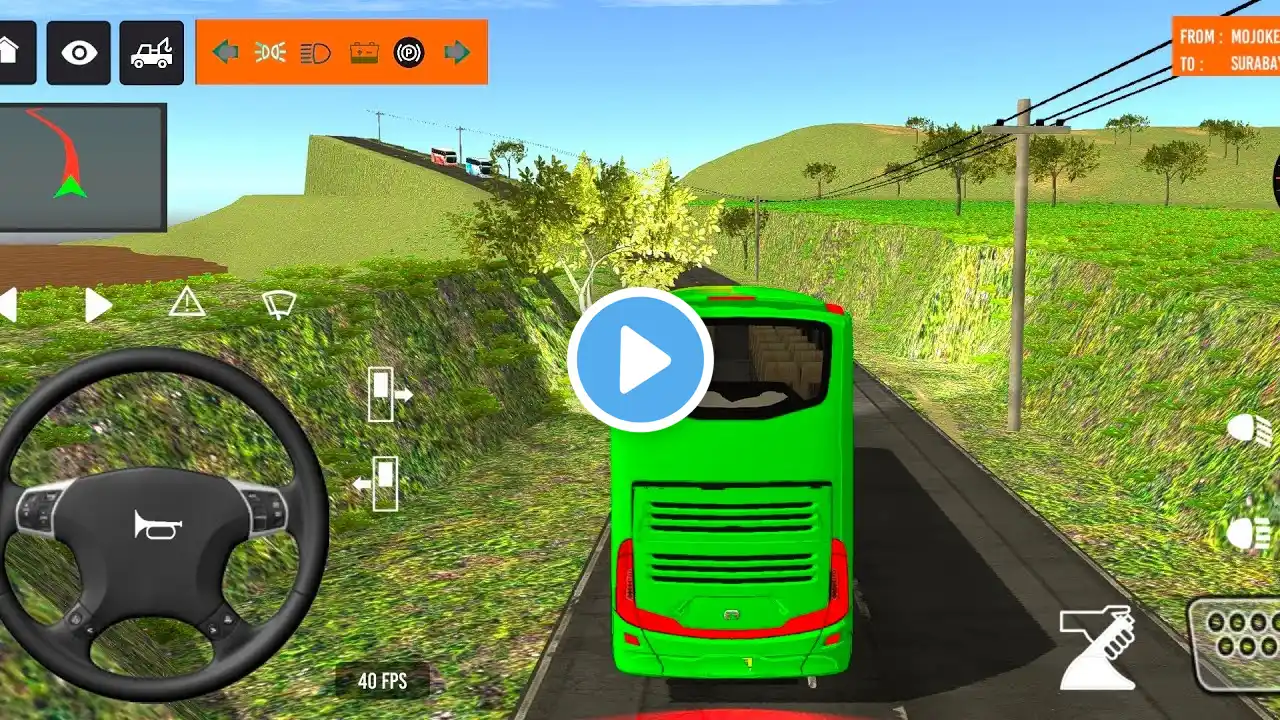The height and width of the screenshot is (720, 1280).
Task: Call the tow truck
Action: pyautogui.click(x=151, y=52)
